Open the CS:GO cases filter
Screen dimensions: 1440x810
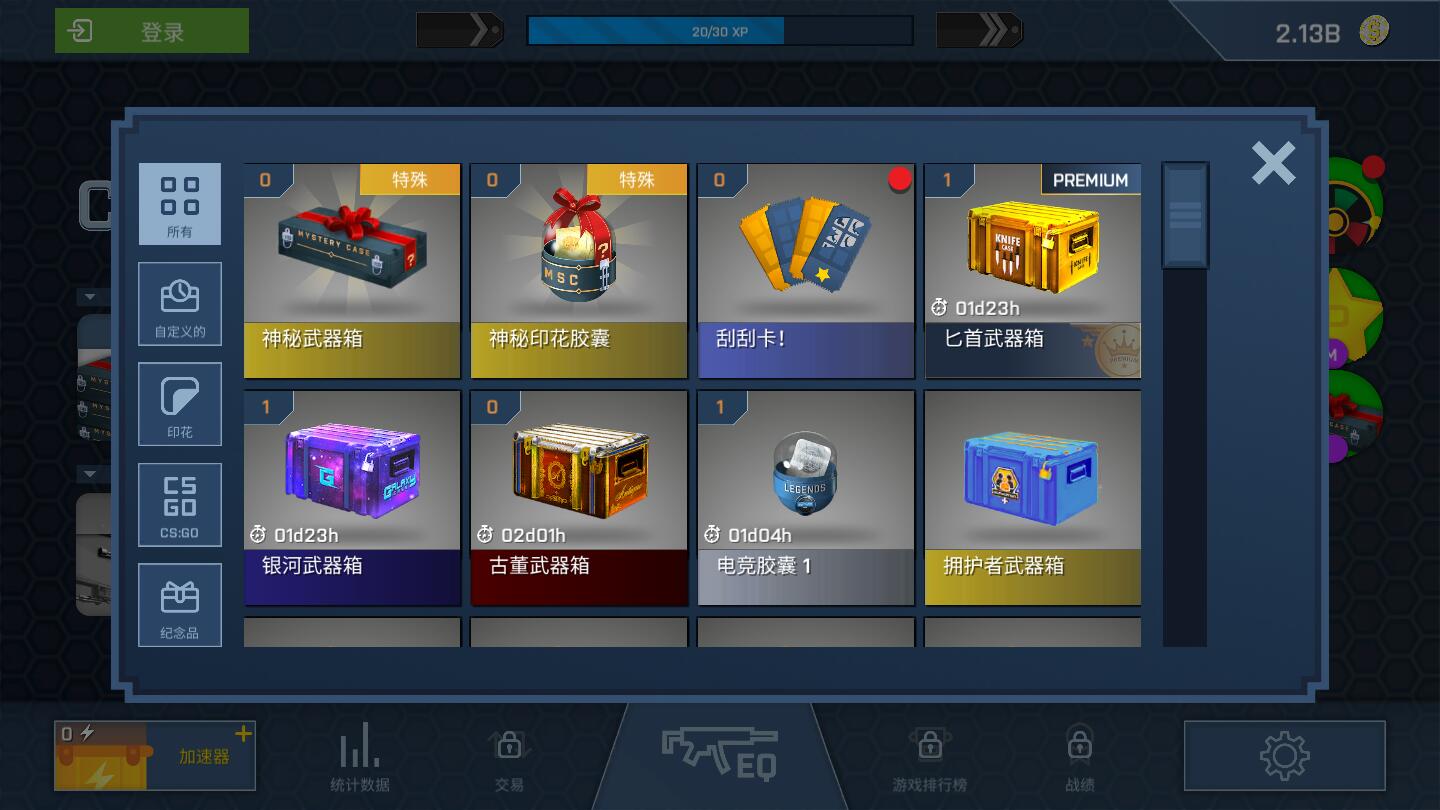click(x=180, y=504)
